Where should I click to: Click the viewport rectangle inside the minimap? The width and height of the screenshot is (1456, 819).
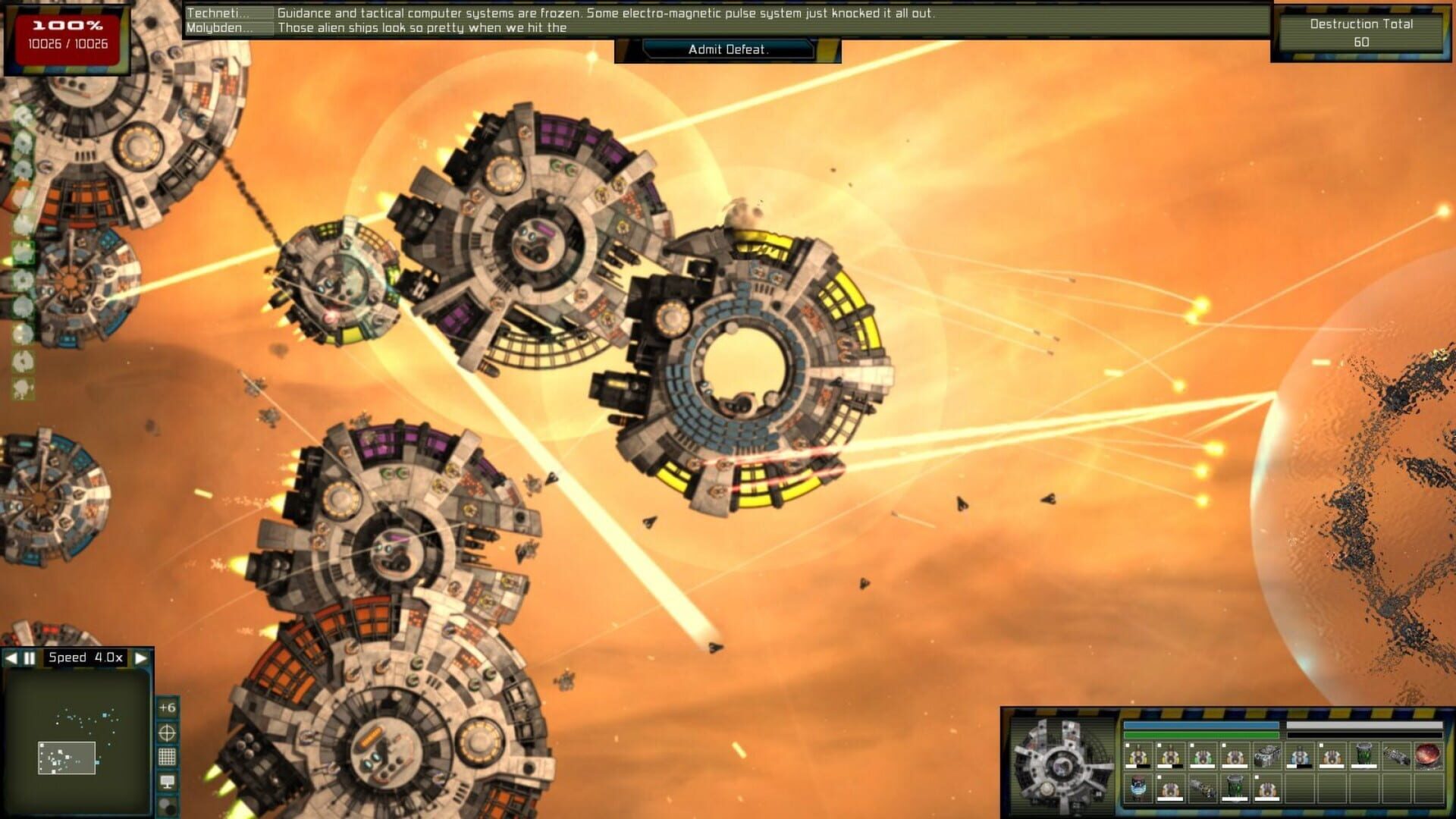pyautogui.click(x=66, y=759)
